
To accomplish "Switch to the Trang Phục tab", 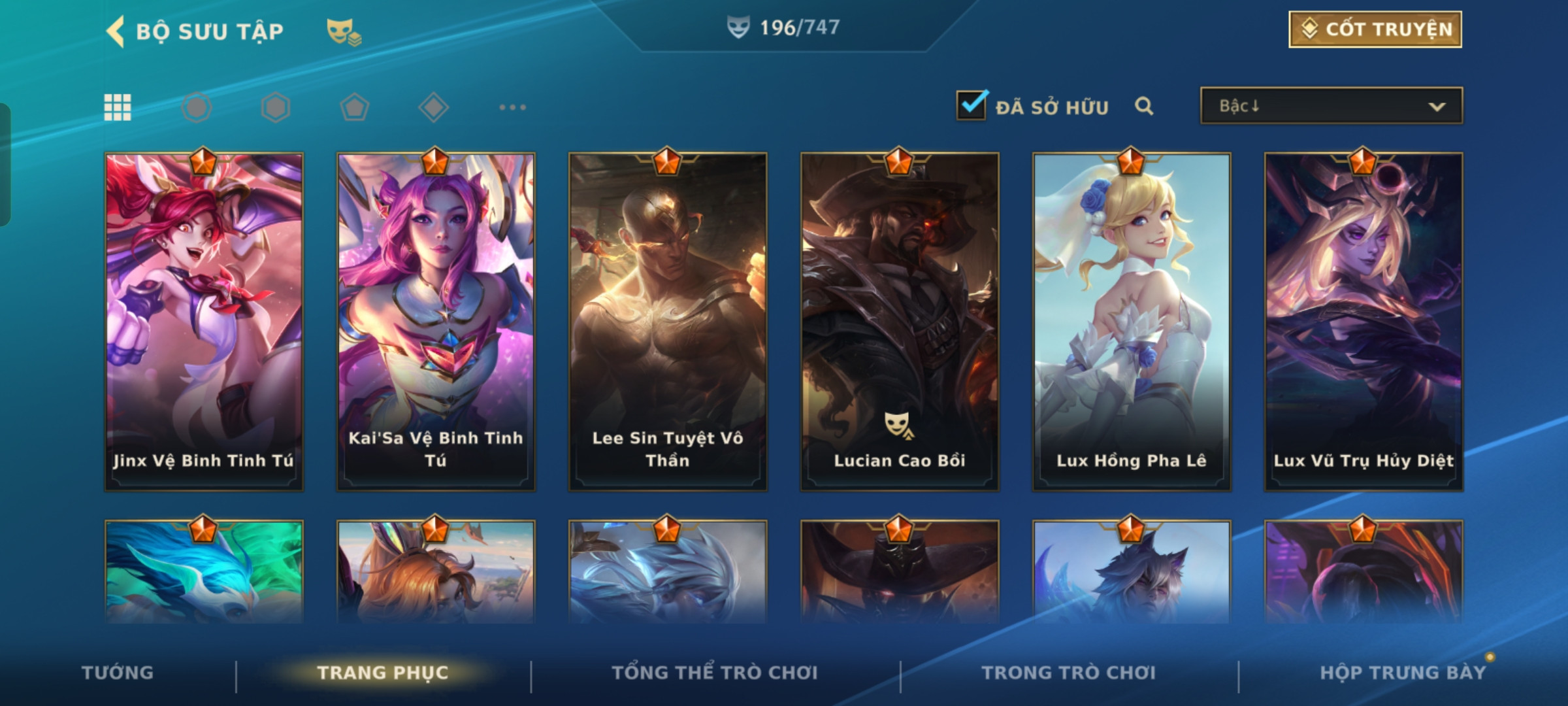I will point(383,673).
